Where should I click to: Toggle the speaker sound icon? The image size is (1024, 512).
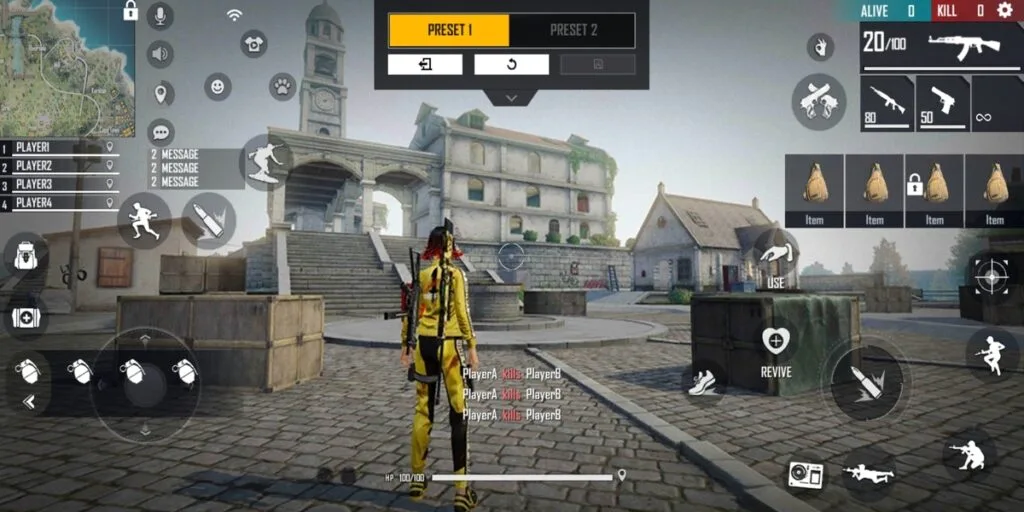point(160,54)
